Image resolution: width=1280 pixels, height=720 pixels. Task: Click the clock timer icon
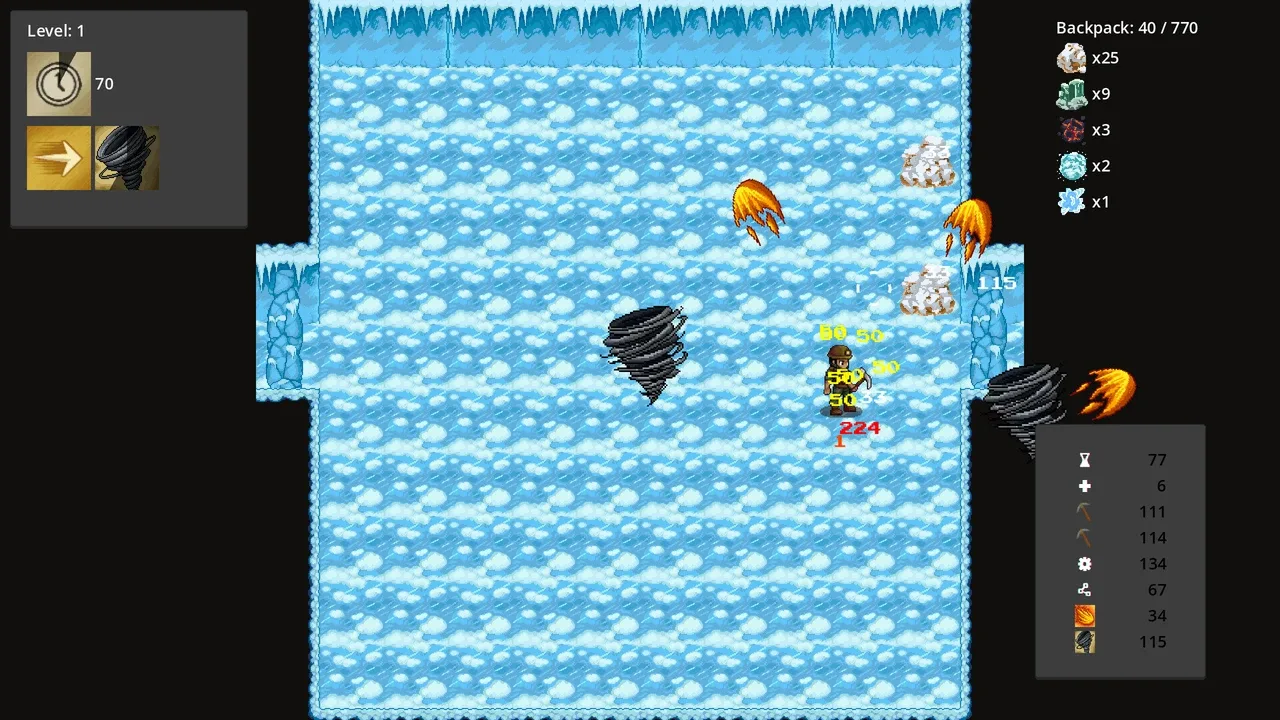59,84
